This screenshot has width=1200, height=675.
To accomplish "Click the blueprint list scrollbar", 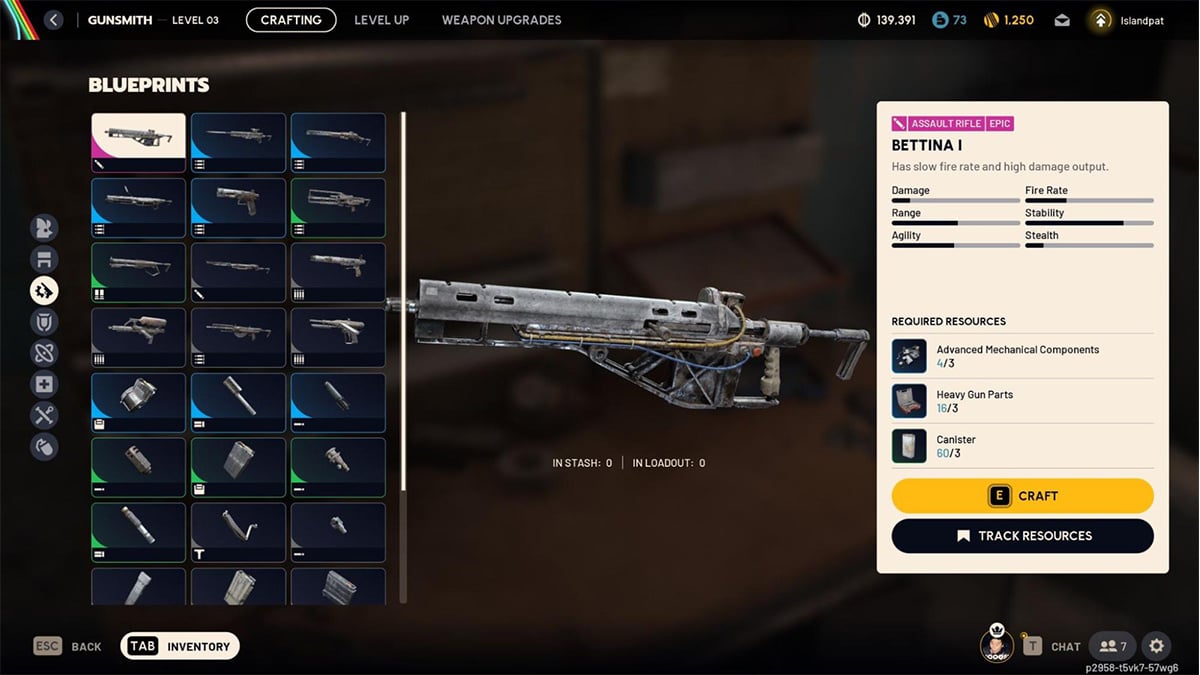I will 403,300.
